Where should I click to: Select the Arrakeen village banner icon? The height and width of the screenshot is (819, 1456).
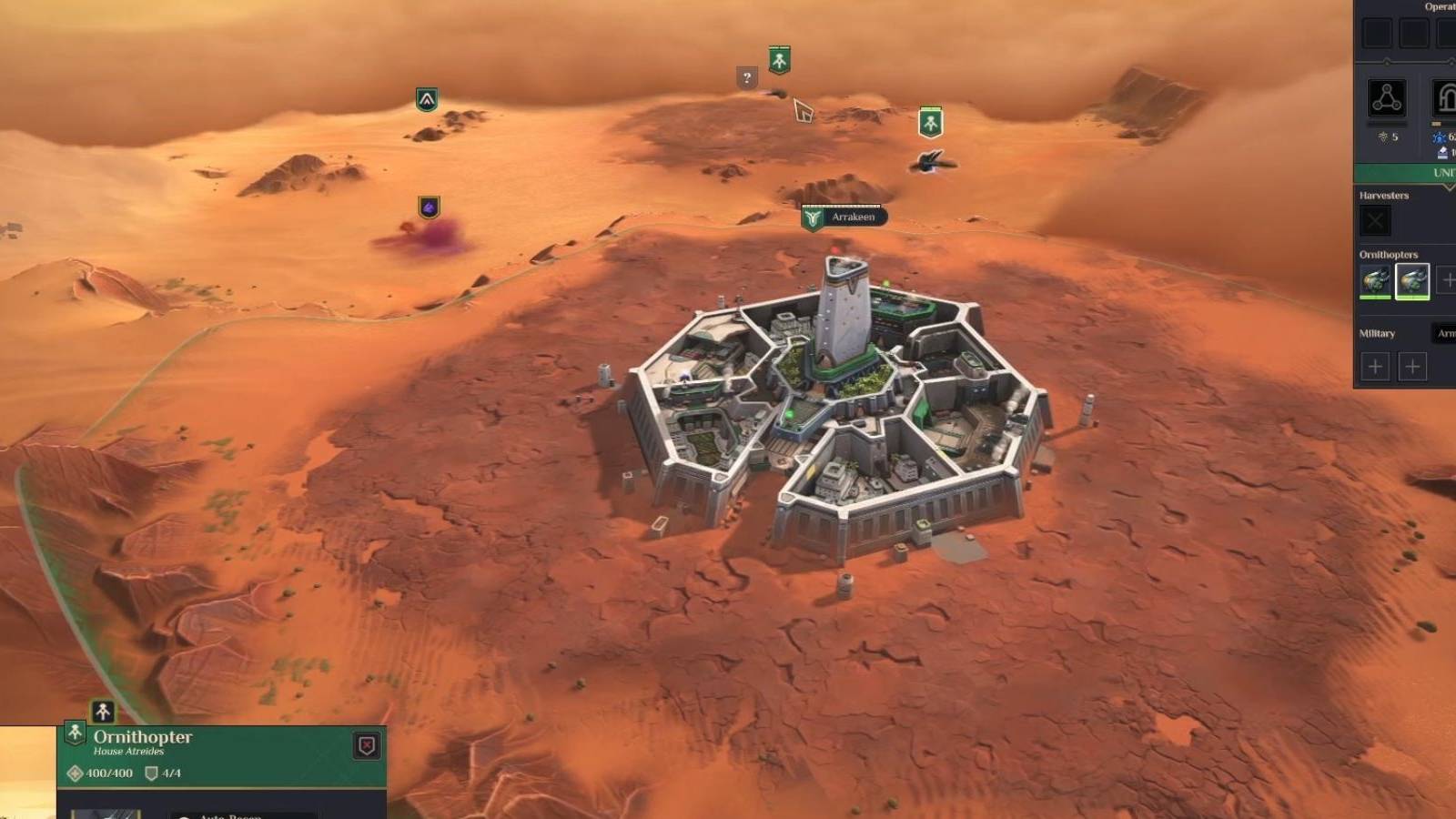click(812, 217)
